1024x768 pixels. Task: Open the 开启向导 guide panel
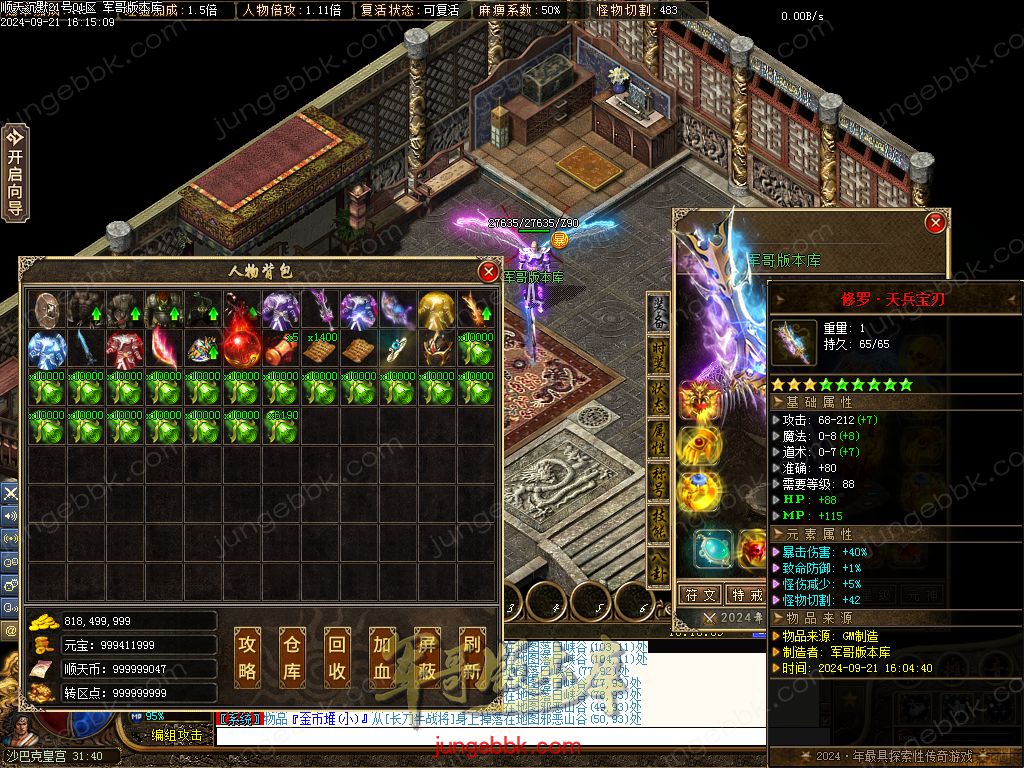15,172
